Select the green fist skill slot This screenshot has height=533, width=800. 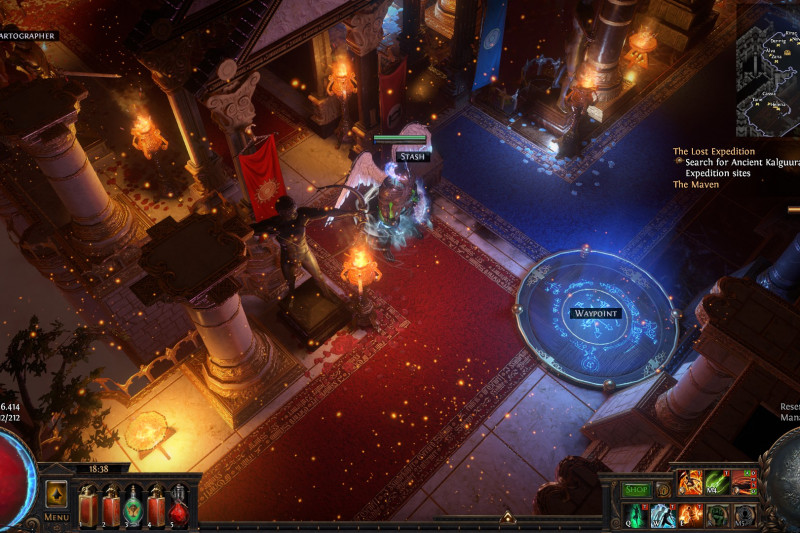[x=717, y=515]
